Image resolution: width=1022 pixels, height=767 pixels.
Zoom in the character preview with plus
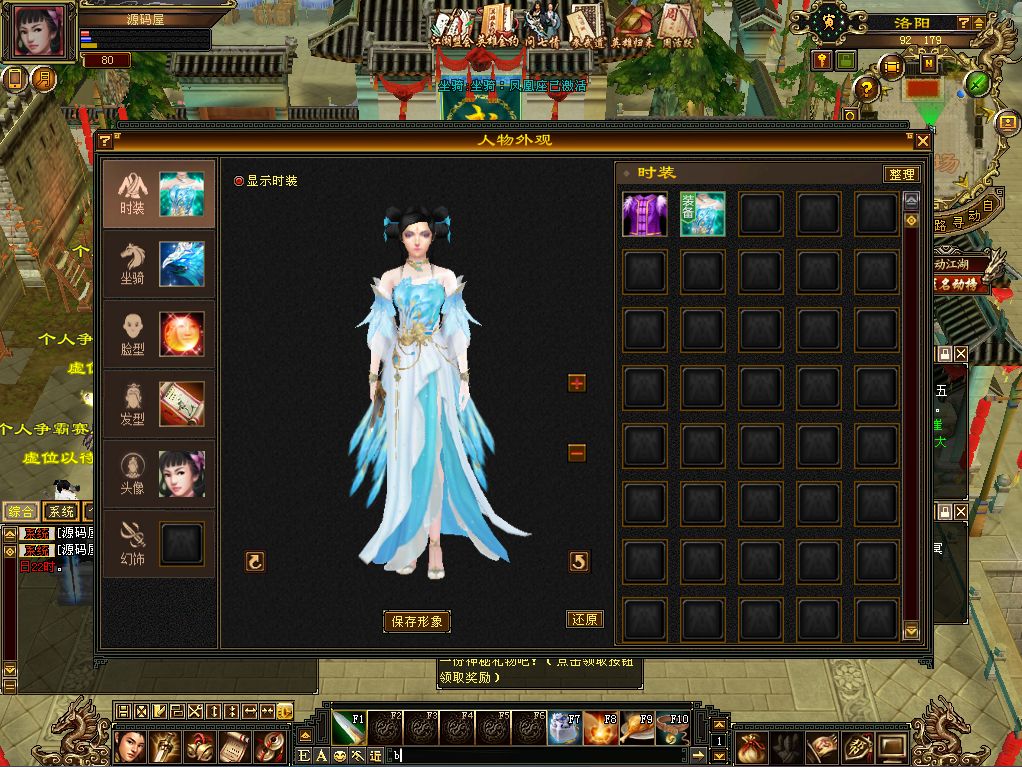coord(576,383)
